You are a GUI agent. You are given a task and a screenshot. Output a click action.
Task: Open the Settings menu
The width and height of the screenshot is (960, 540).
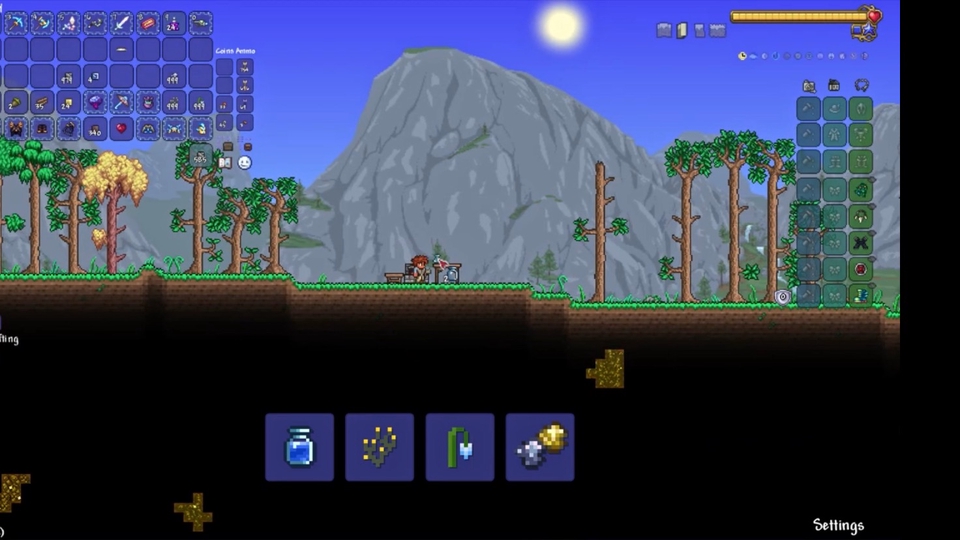tap(838, 525)
